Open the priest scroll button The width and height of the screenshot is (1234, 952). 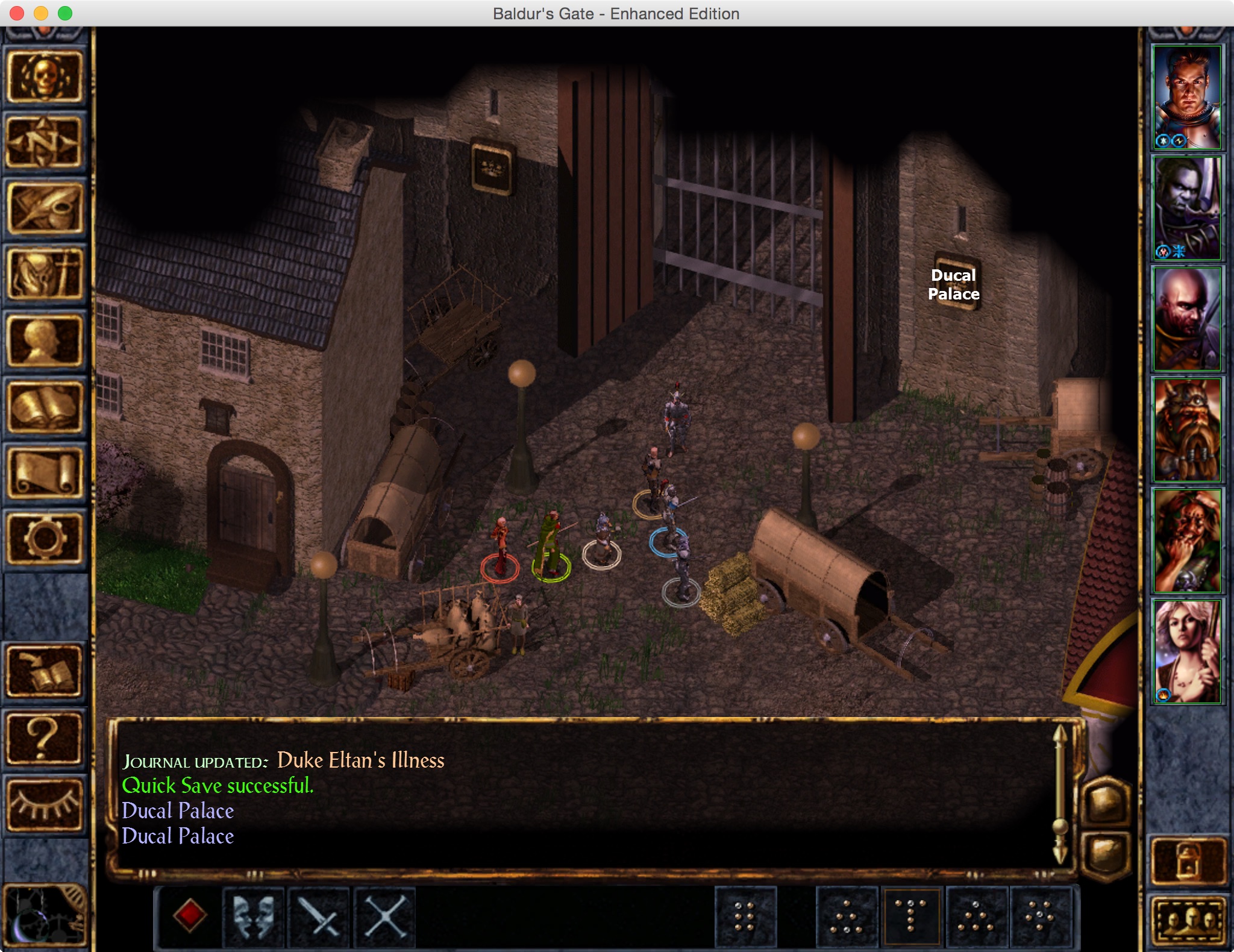[44, 474]
